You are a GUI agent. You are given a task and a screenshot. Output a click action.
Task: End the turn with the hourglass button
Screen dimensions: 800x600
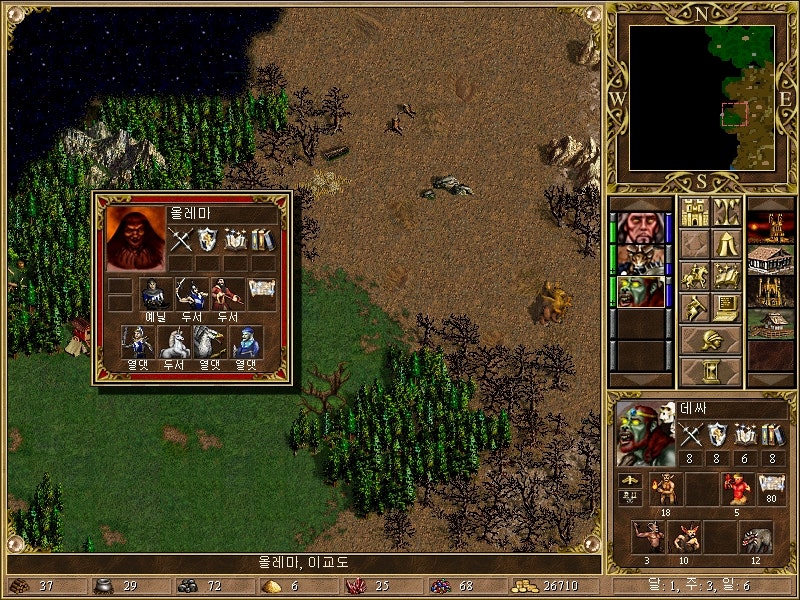[710, 372]
